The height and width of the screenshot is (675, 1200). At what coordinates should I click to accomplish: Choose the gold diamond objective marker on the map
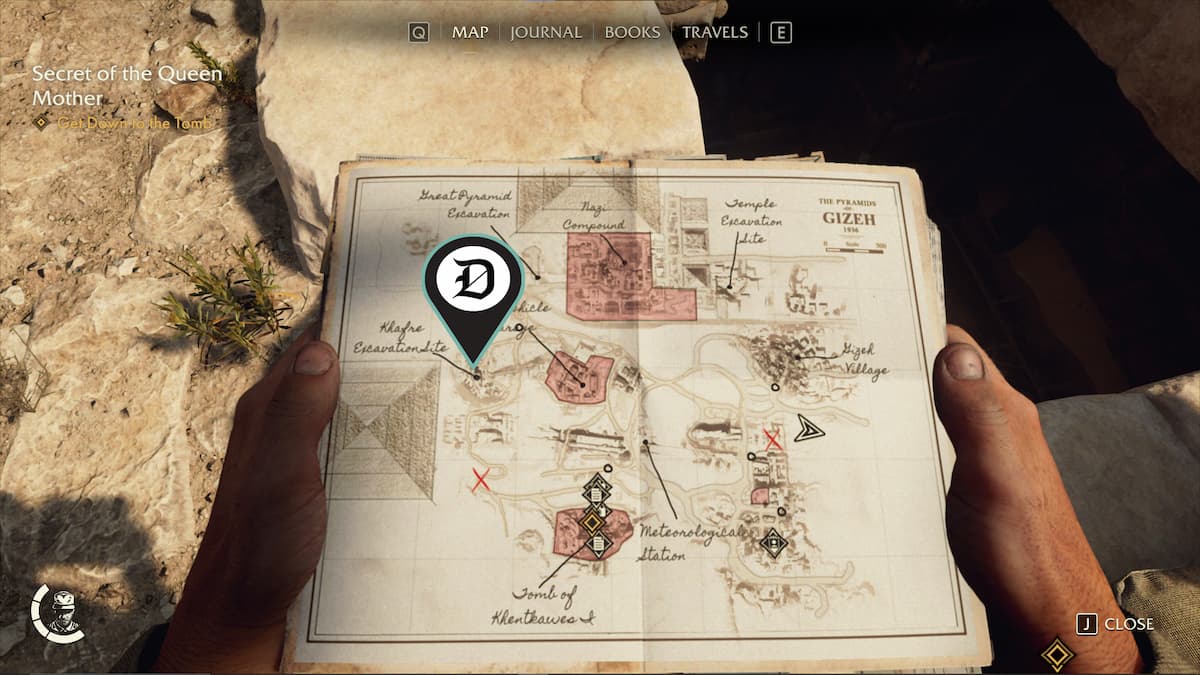(592, 521)
